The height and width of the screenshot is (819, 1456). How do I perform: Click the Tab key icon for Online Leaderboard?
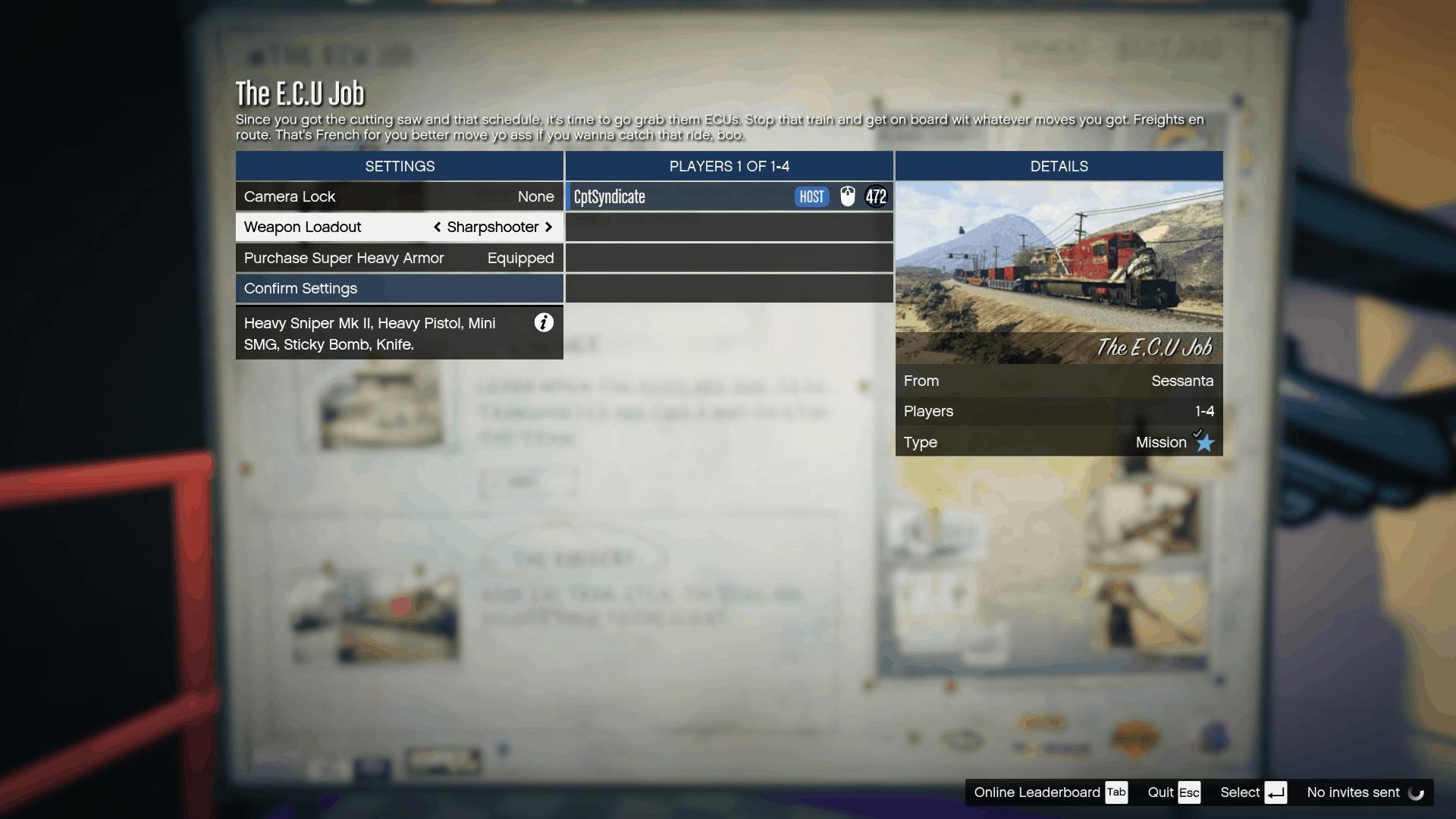tap(1116, 792)
